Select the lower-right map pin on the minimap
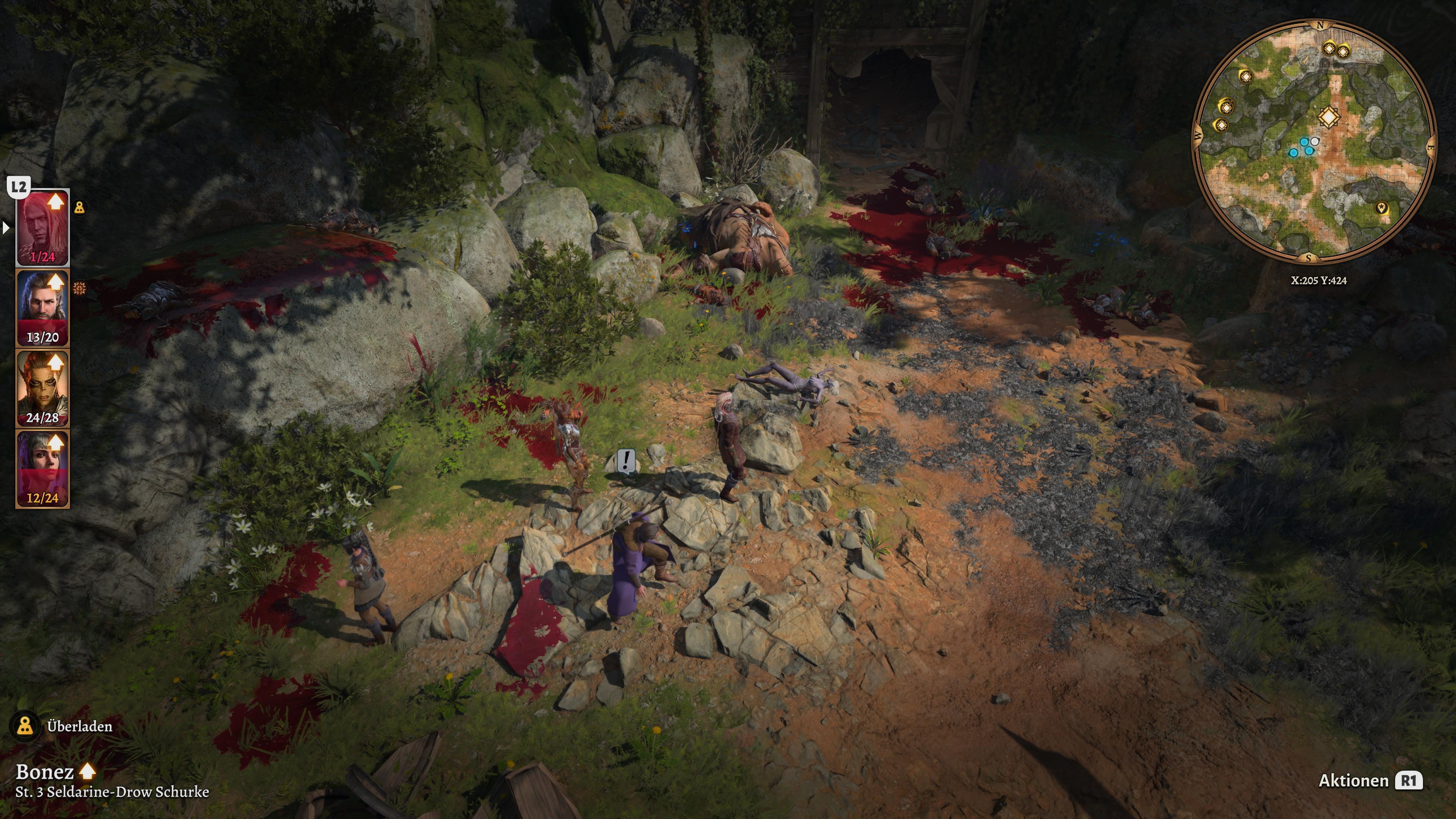This screenshot has width=1456, height=819. point(1382,208)
